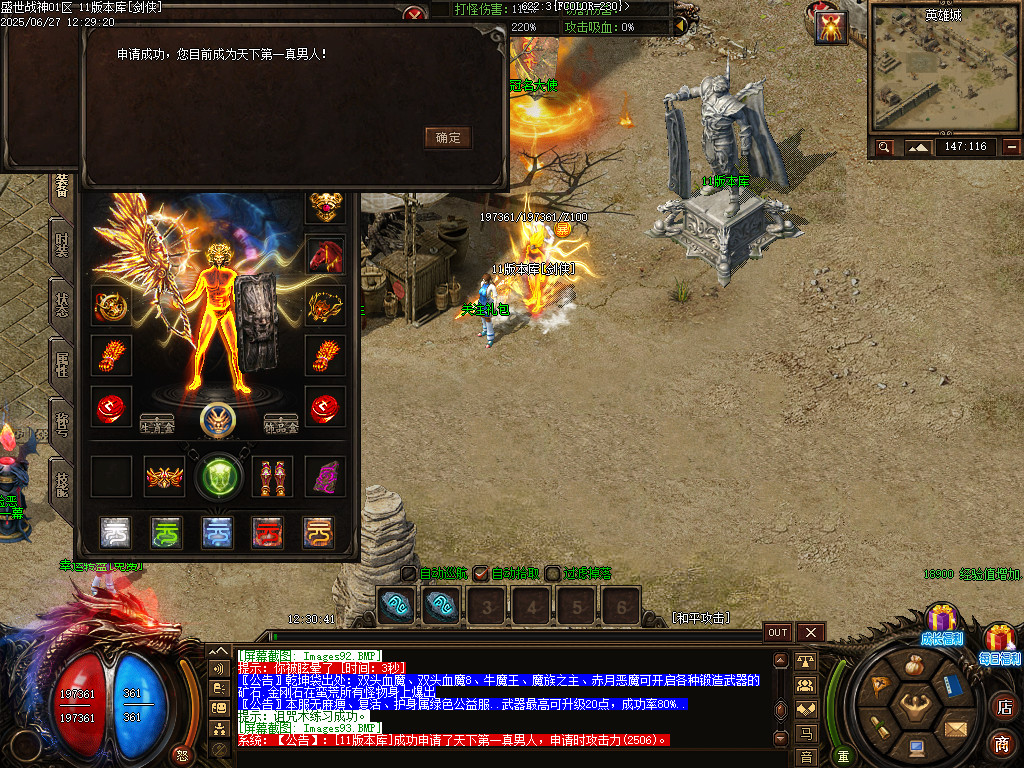Click the OUT button
1024x768 pixels.
(x=777, y=632)
